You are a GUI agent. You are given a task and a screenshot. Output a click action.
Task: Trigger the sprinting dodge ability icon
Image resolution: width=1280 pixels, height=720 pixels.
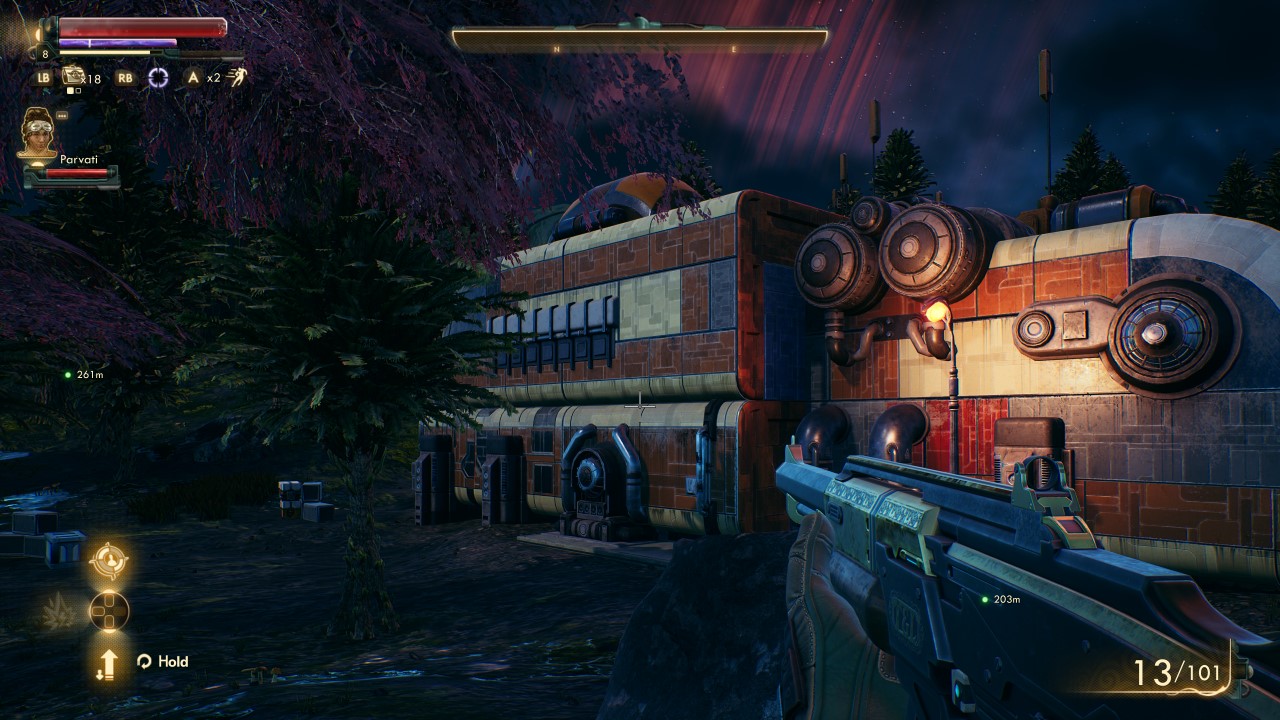[x=236, y=77]
